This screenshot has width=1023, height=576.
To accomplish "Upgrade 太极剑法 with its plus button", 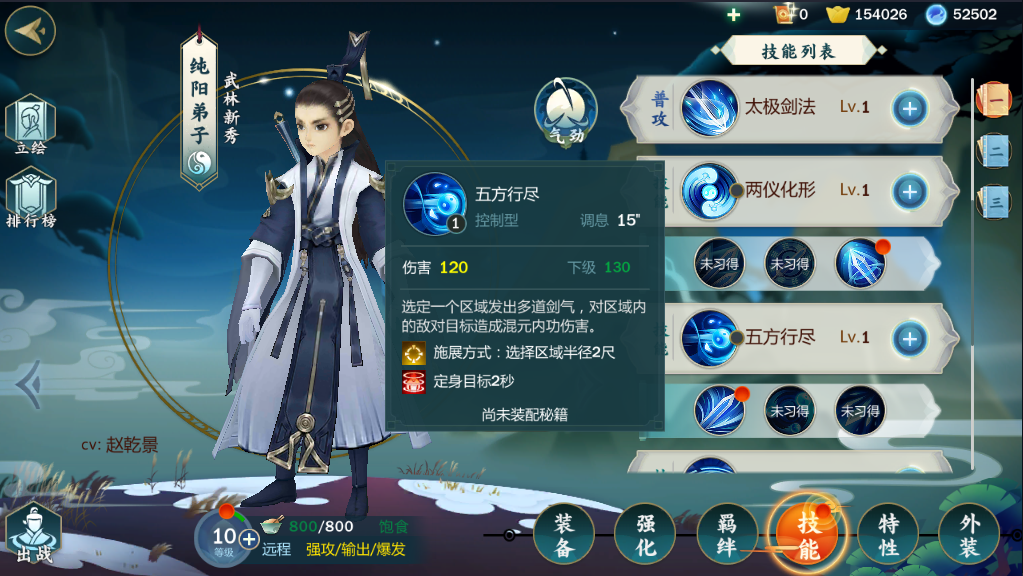I will (909, 108).
